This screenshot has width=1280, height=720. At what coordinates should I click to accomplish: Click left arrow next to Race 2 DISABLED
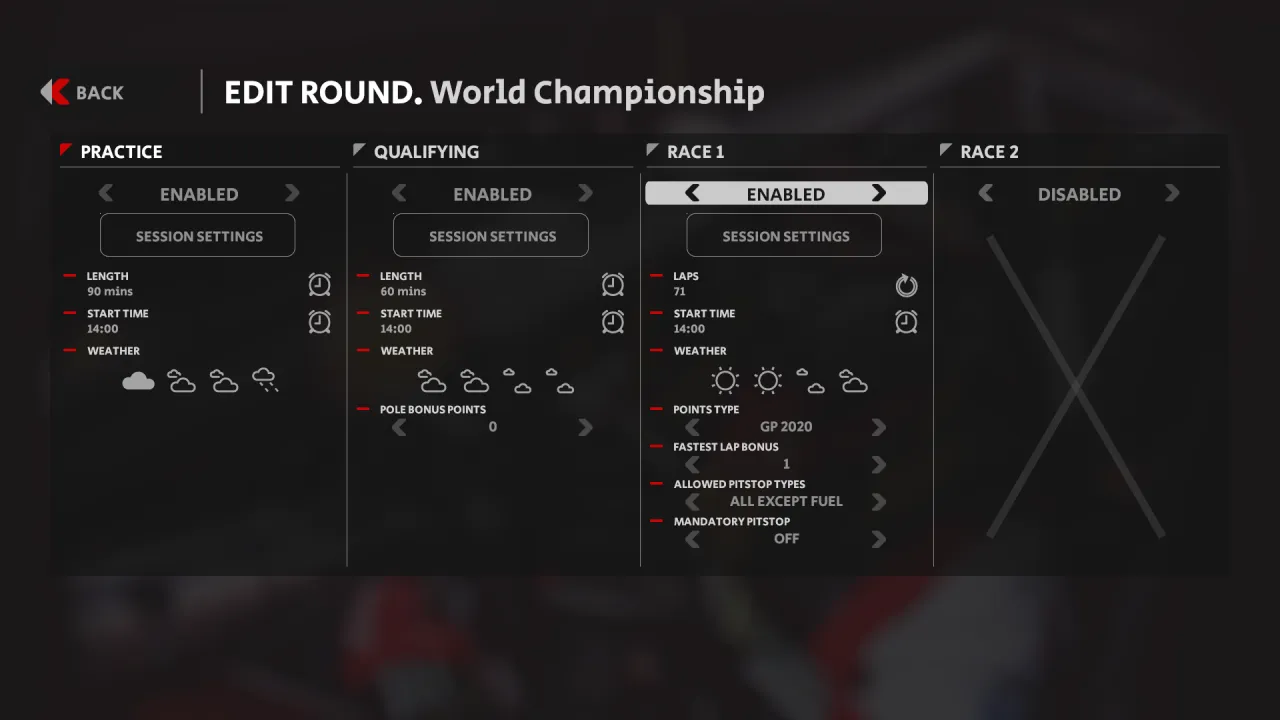985,193
